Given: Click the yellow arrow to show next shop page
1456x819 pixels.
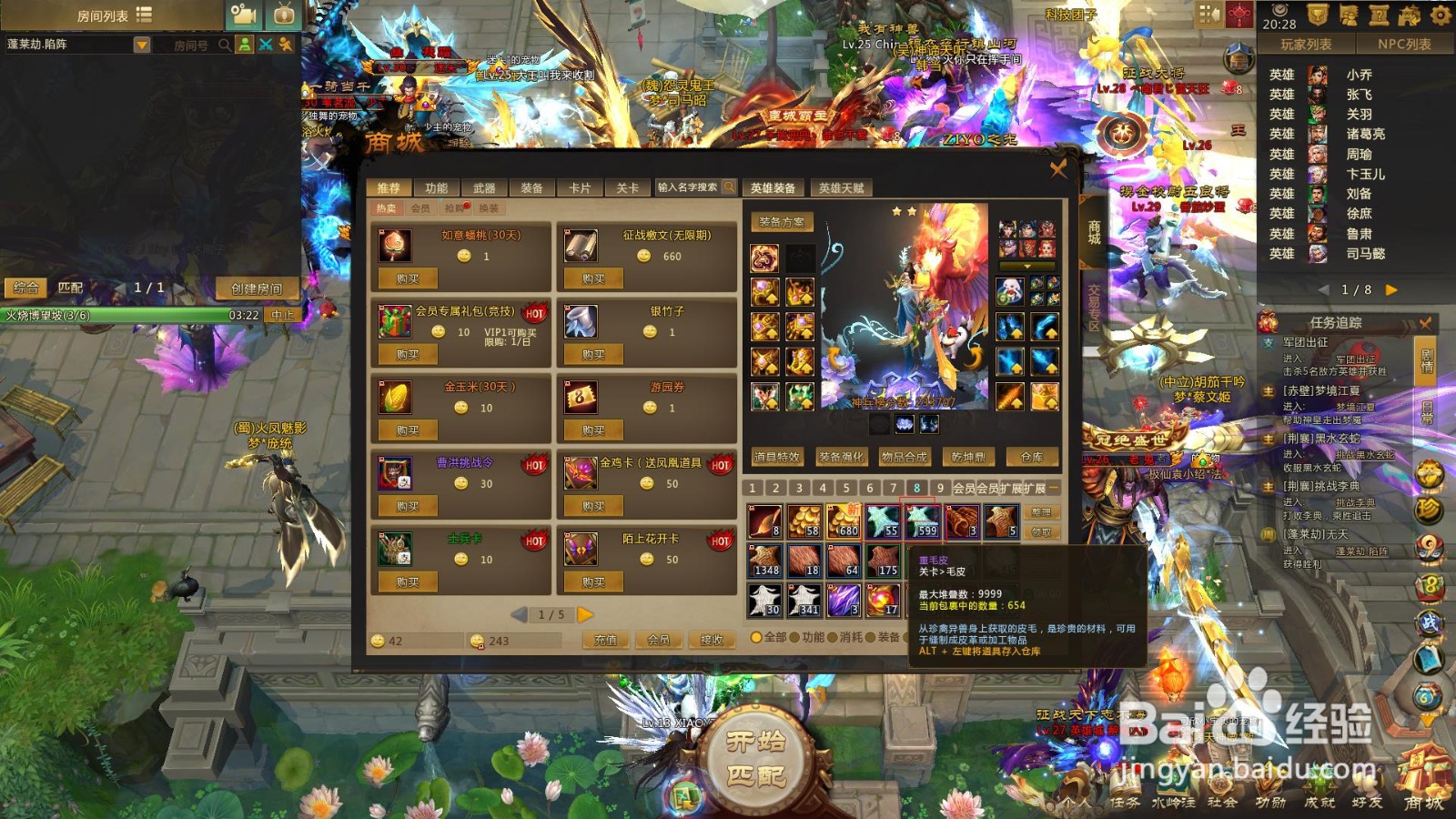Looking at the screenshot, I should pyautogui.click(x=586, y=615).
